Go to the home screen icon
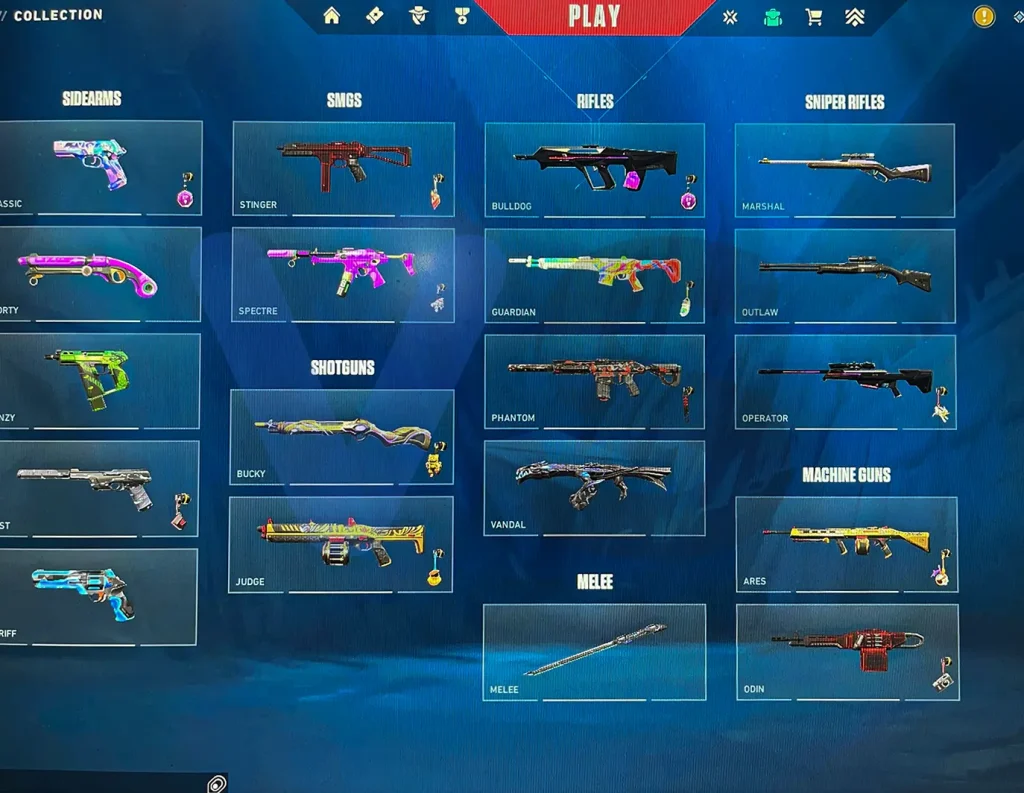The height and width of the screenshot is (793, 1024). [332, 16]
